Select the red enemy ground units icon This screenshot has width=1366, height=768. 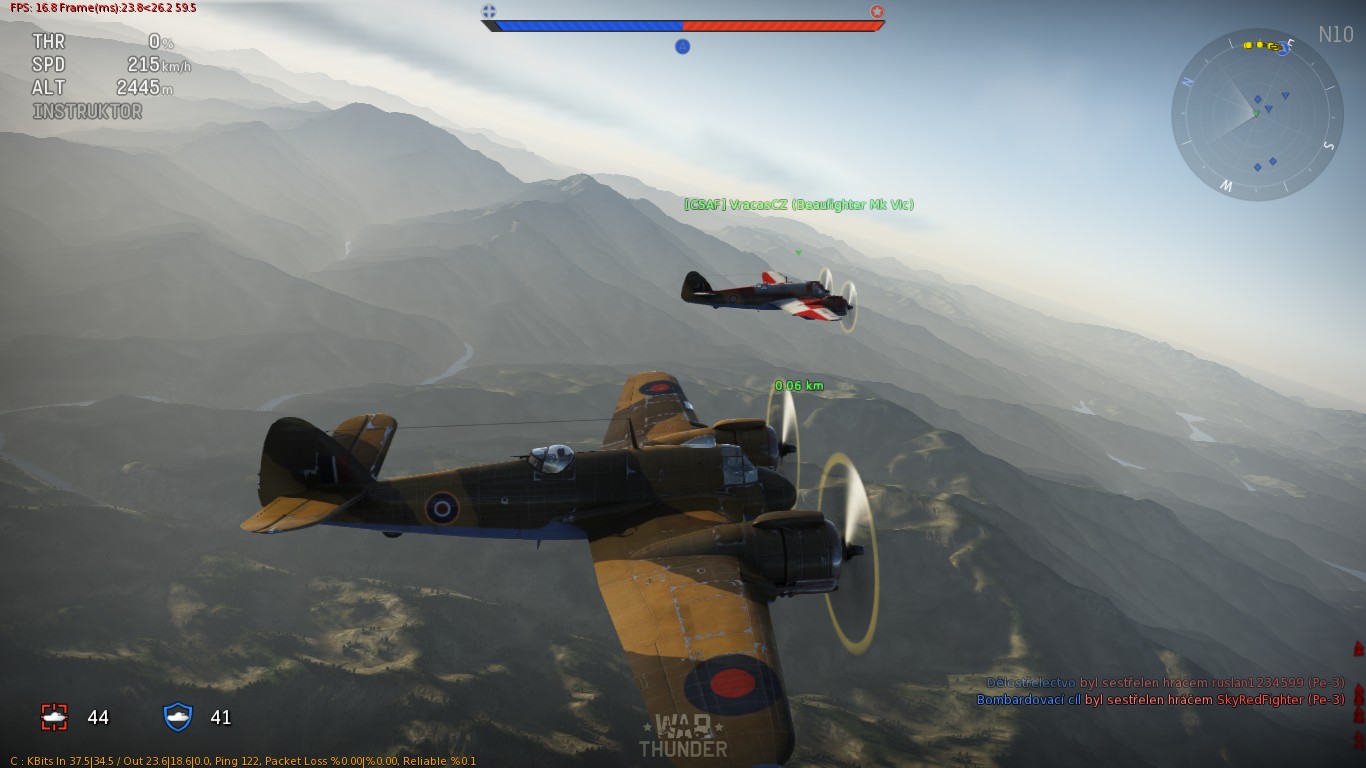[54, 717]
